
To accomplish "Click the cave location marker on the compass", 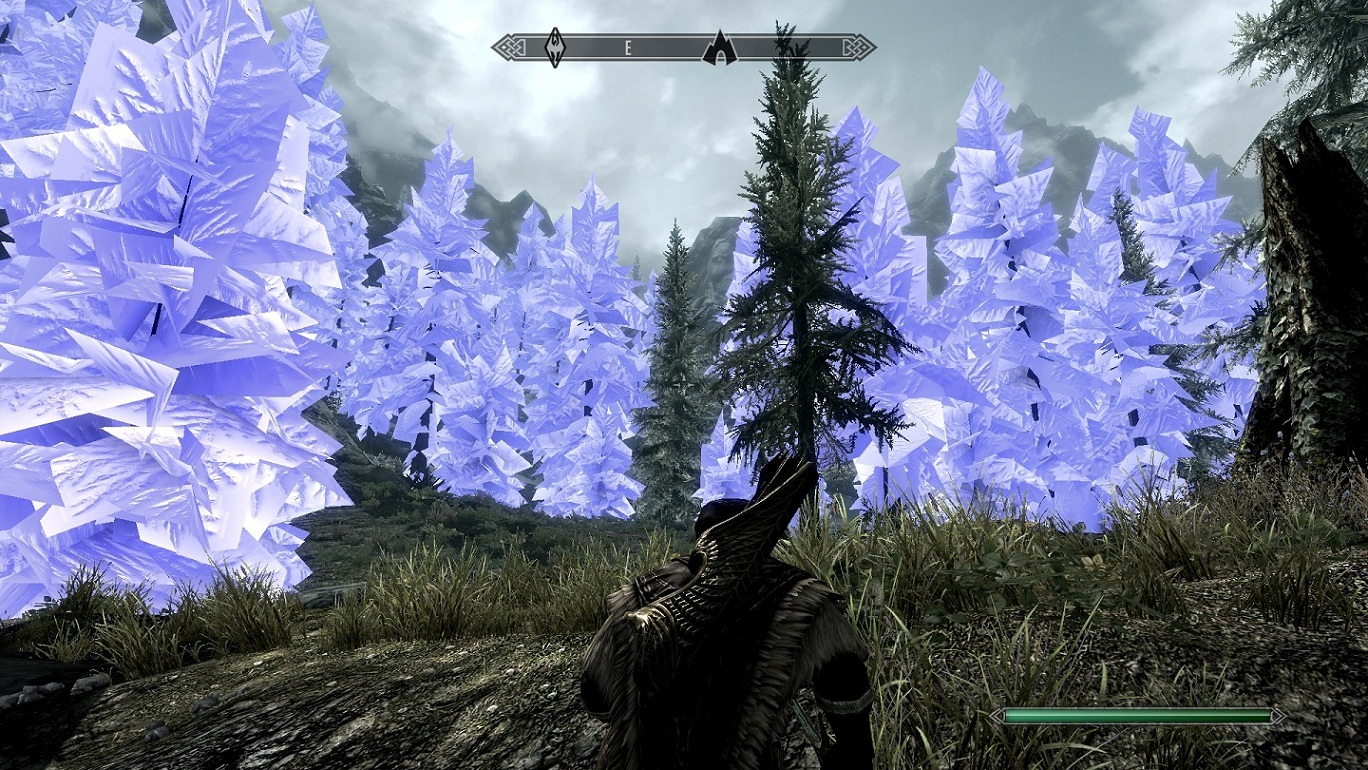I will pos(719,47).
